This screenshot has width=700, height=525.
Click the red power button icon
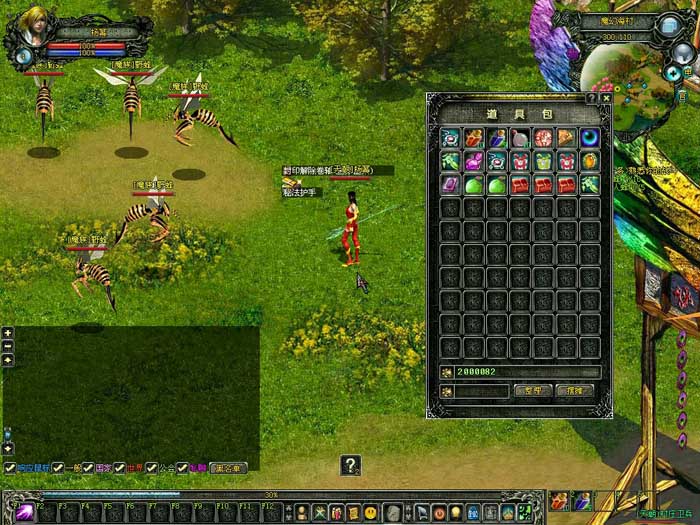[x=440, y=513]
